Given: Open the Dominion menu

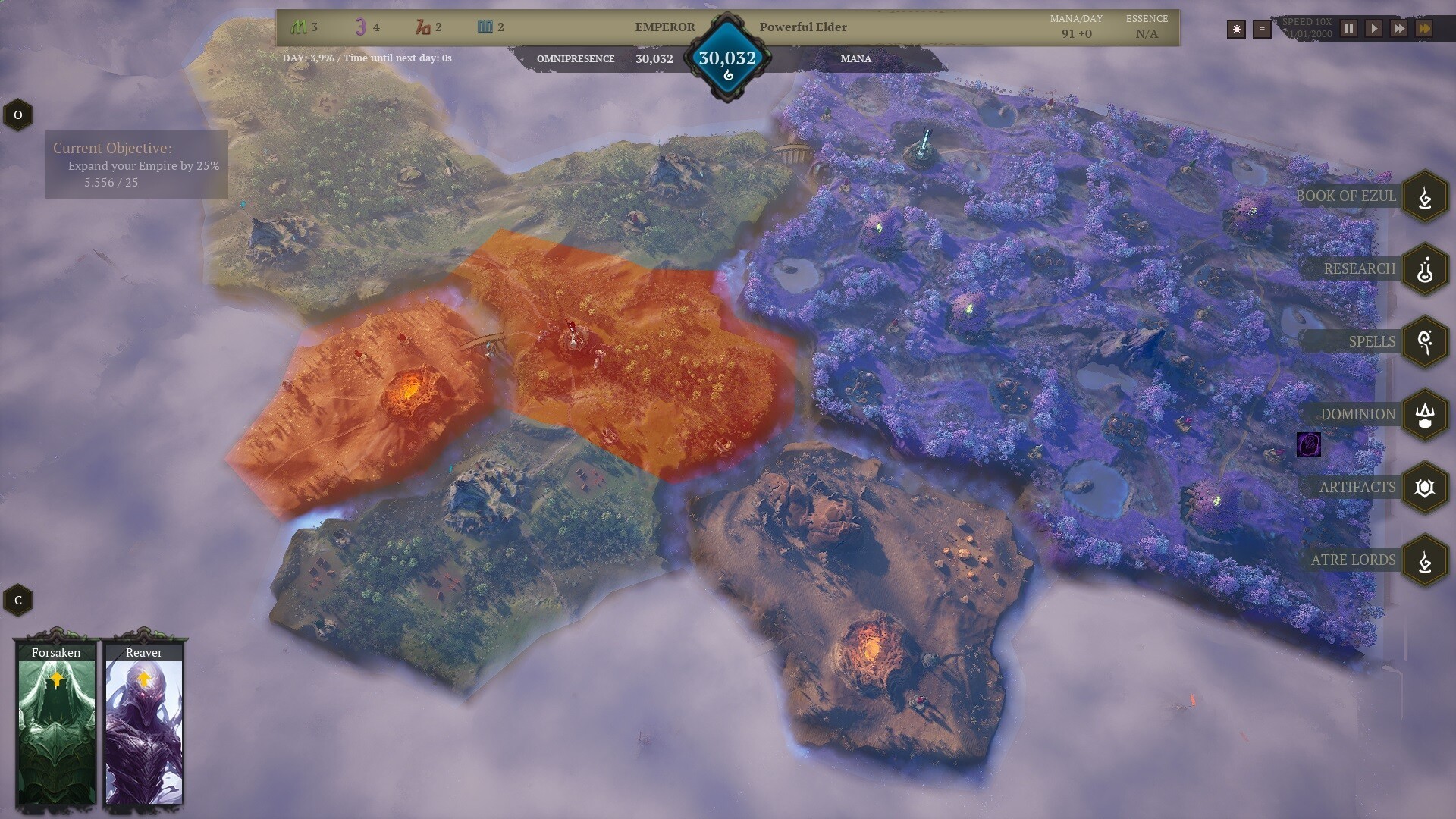Looking at the screenshot, I should click(x=1425, y=415).
